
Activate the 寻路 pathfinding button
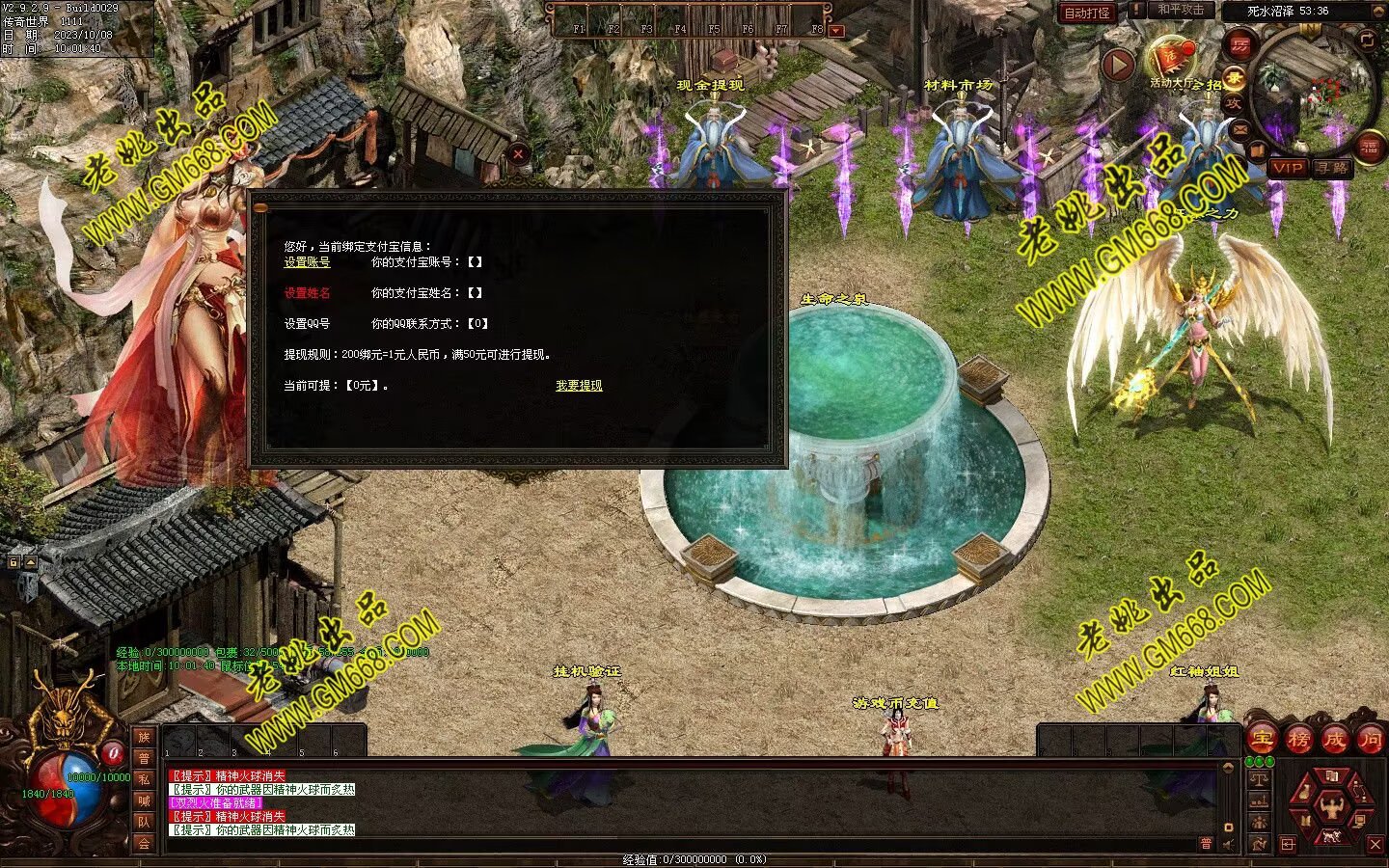[x=1333, y=168]
